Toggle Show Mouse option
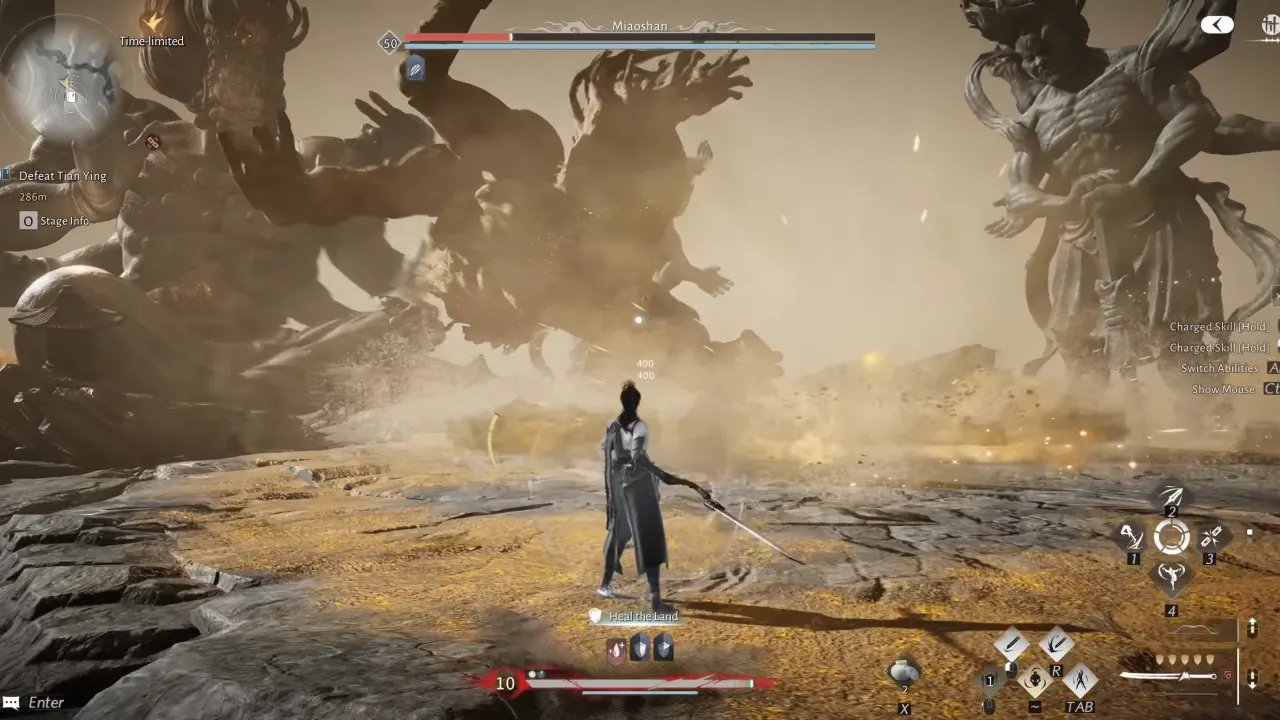 1222,389
